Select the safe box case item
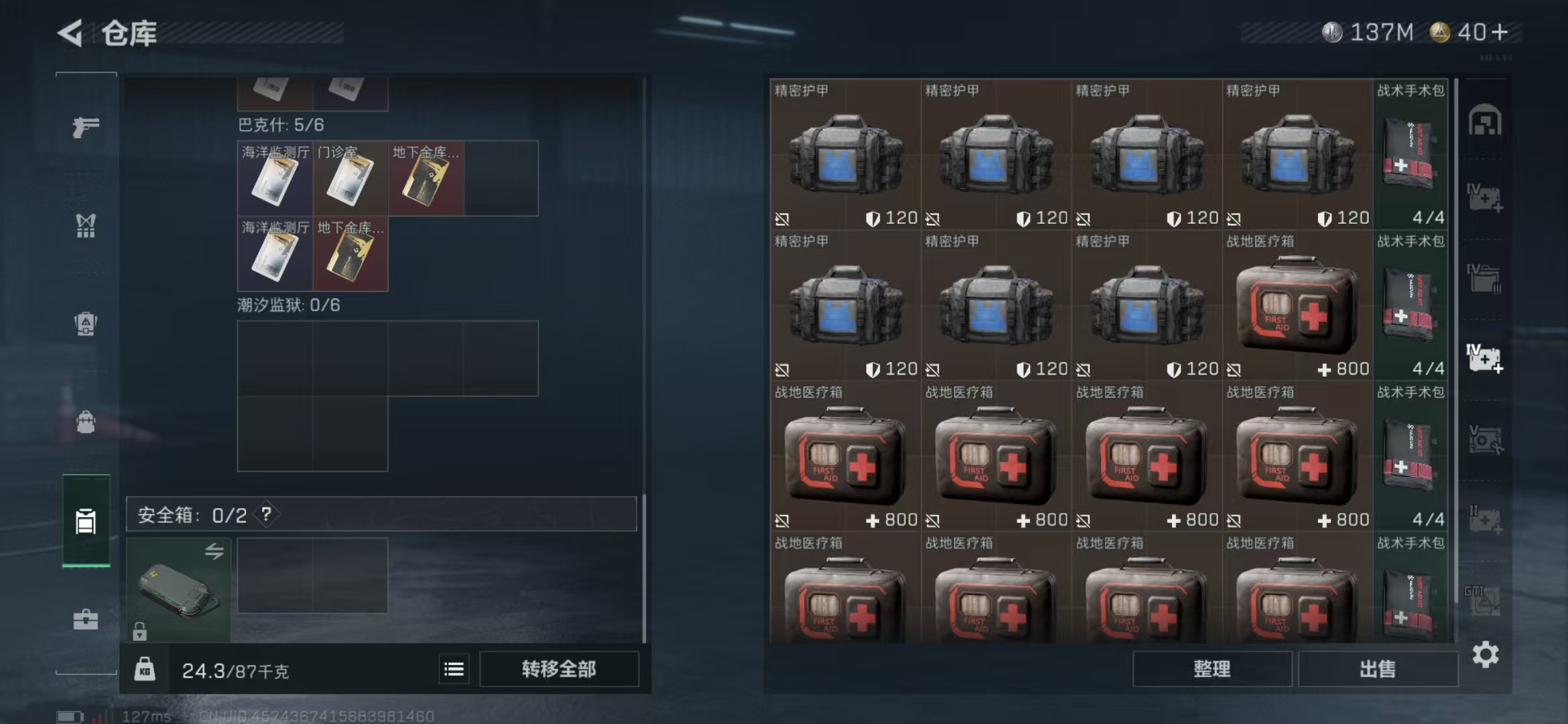The width and height of the screenshot is (1568, 724). point(178,590)
